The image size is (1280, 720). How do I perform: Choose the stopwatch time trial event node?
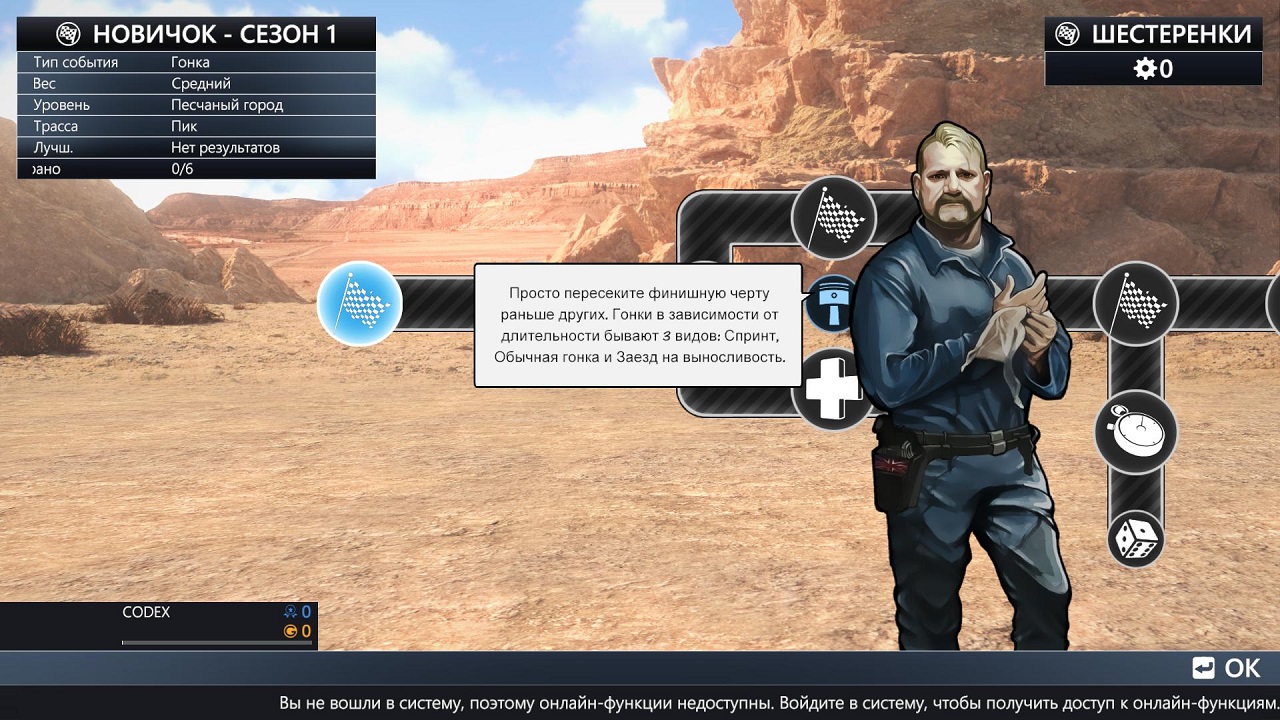pos(1136,432)
